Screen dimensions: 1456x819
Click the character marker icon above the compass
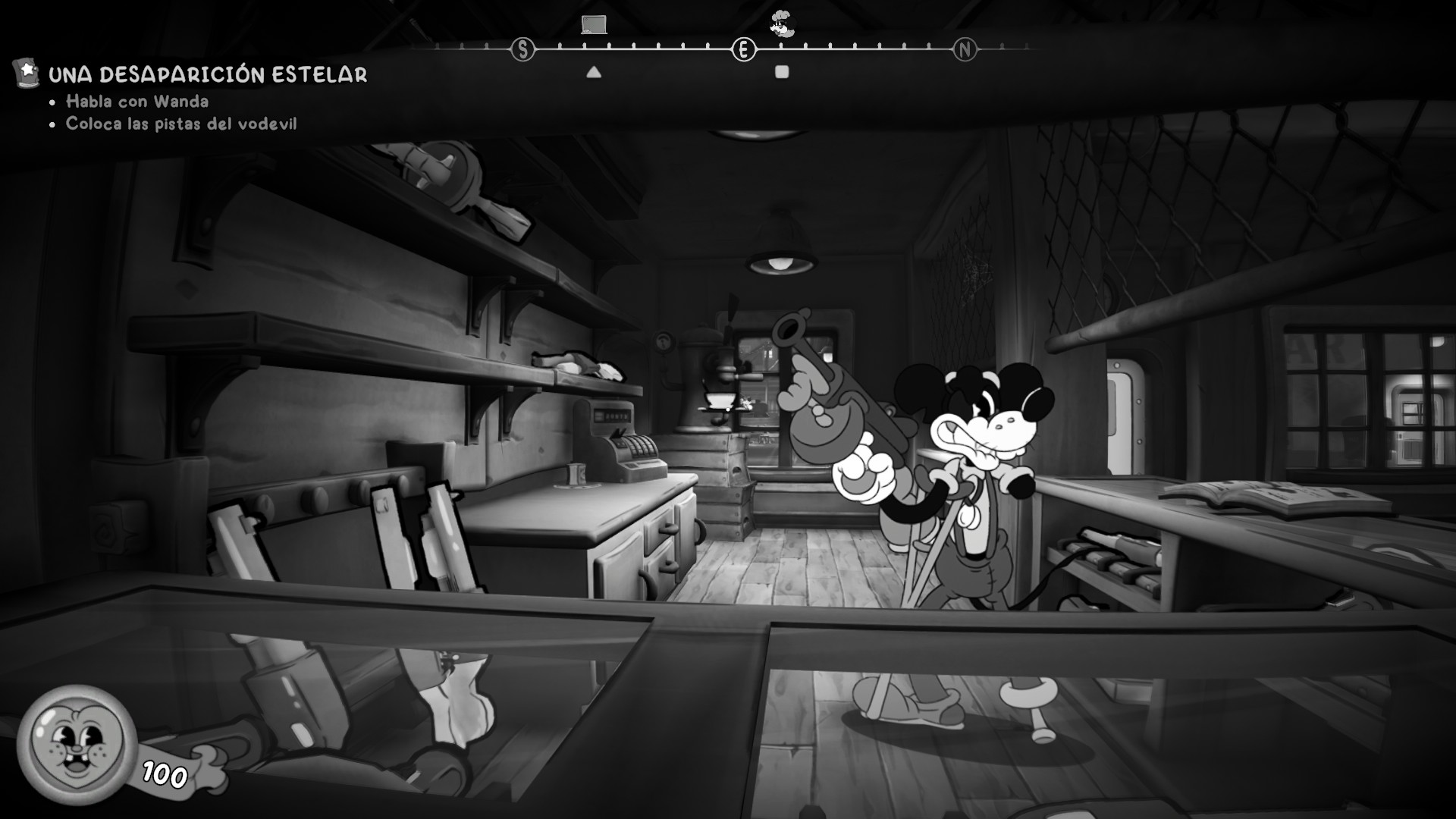pos(781,24)
